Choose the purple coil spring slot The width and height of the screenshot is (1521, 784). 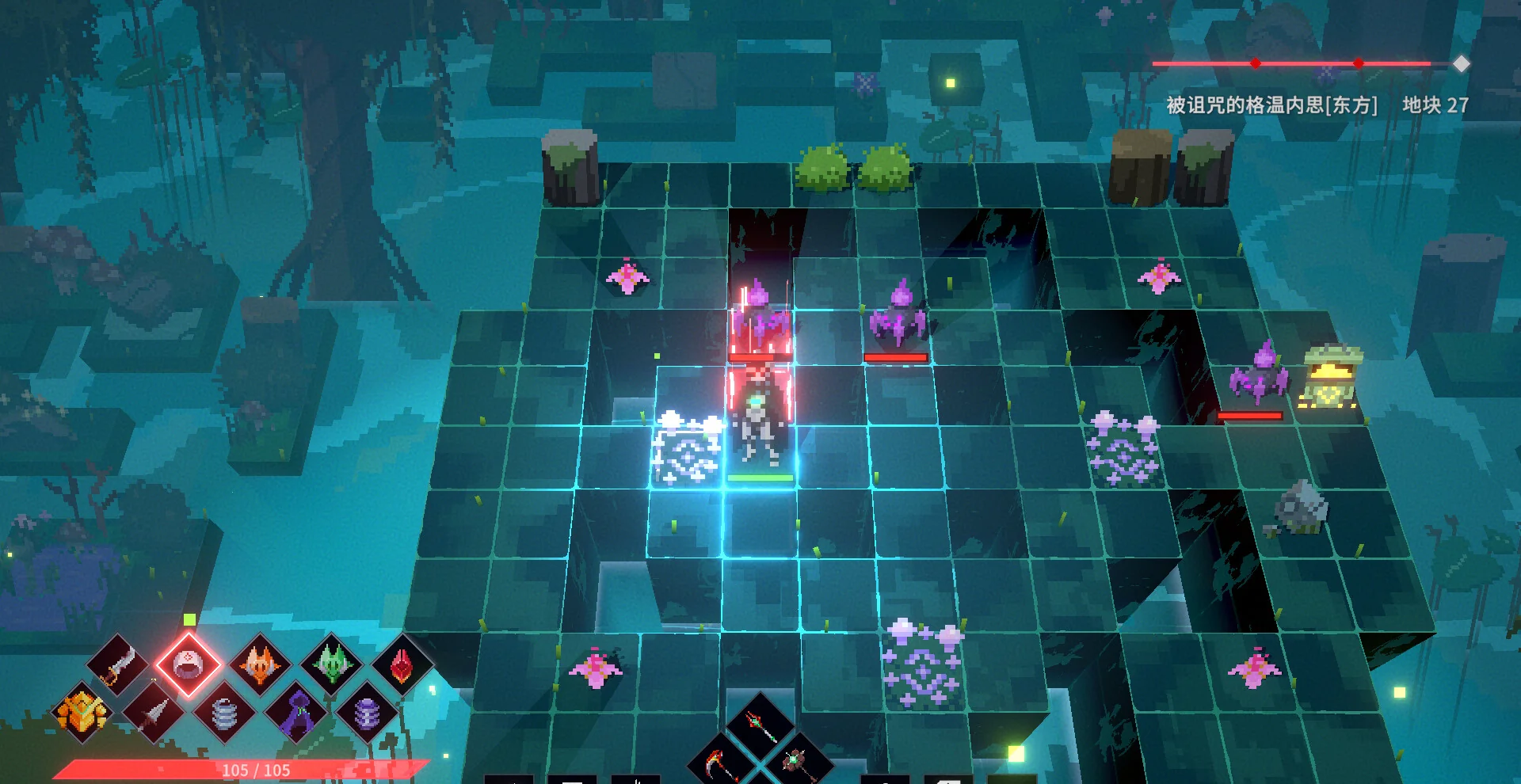point(367,714)
